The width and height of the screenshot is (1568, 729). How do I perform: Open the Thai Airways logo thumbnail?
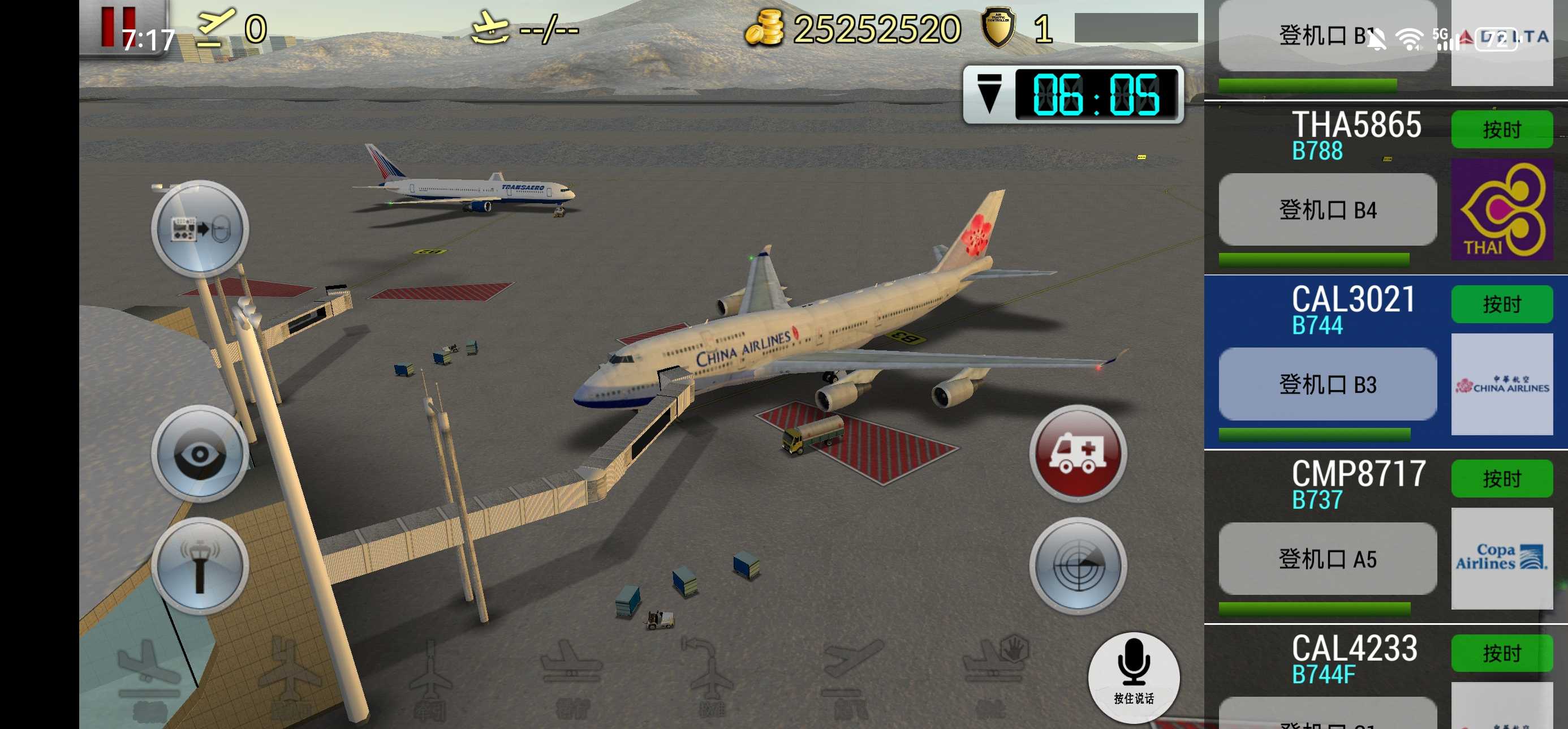pyautogui.click(x=1502, y=210)
